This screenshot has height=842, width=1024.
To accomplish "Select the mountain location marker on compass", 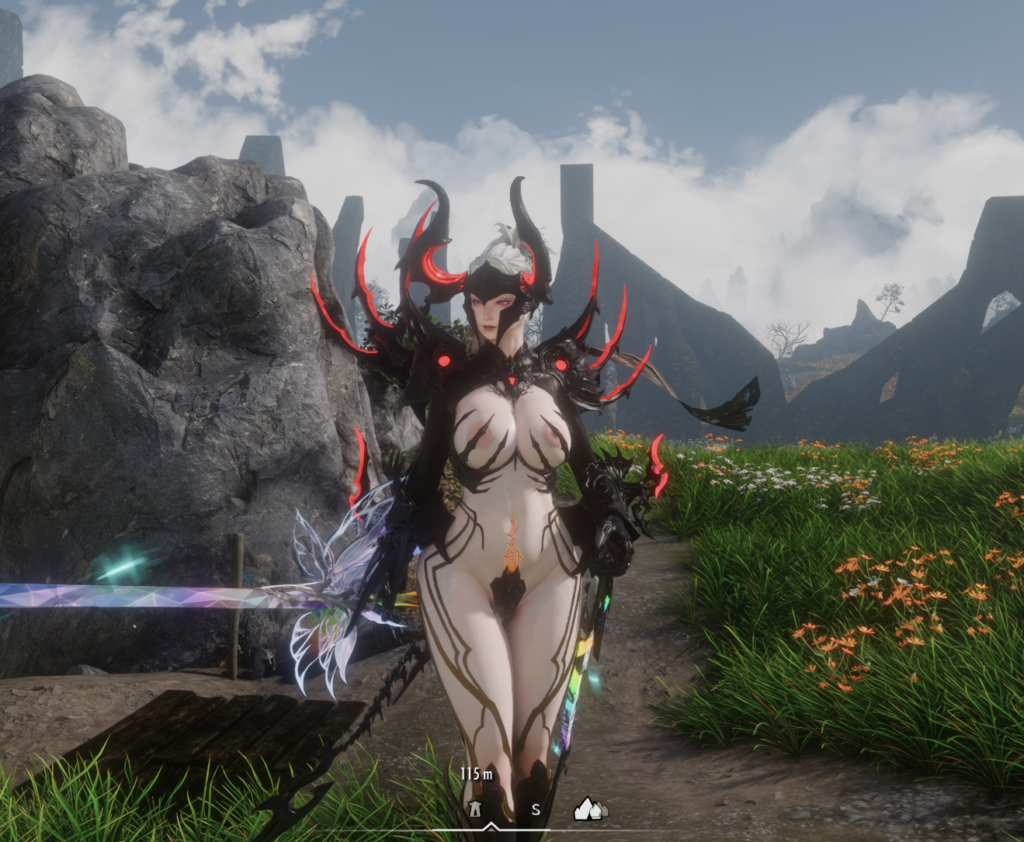I will point(589,808).
